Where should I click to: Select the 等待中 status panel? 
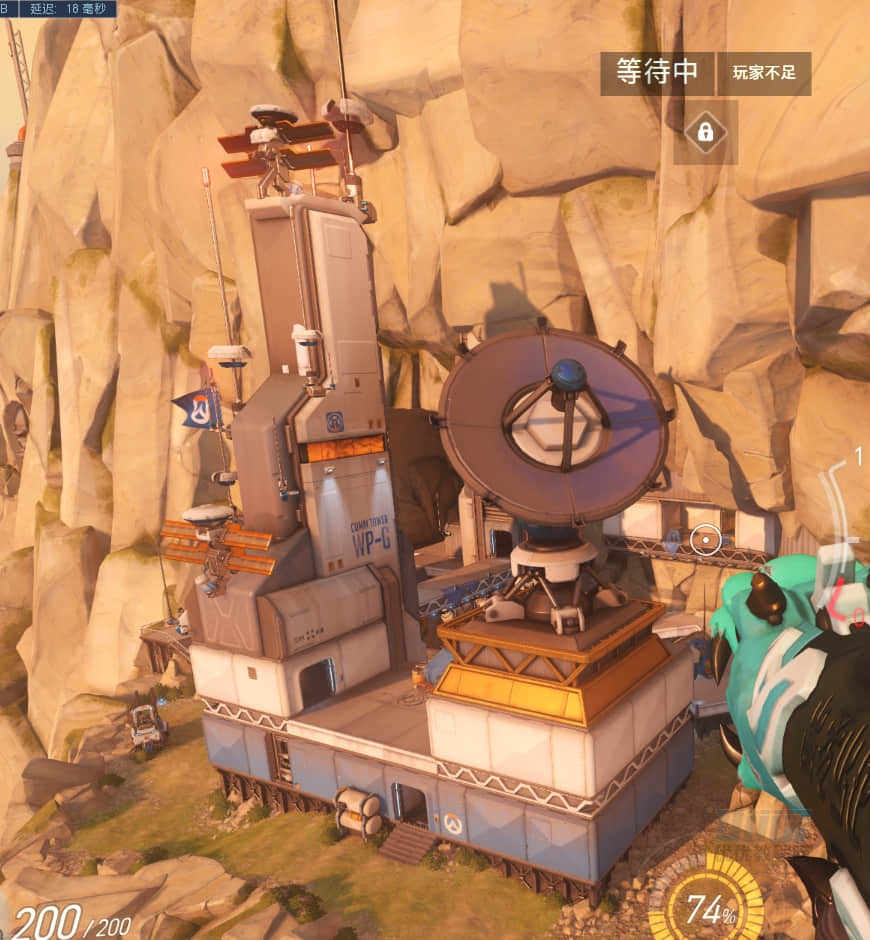click(657, 73)
